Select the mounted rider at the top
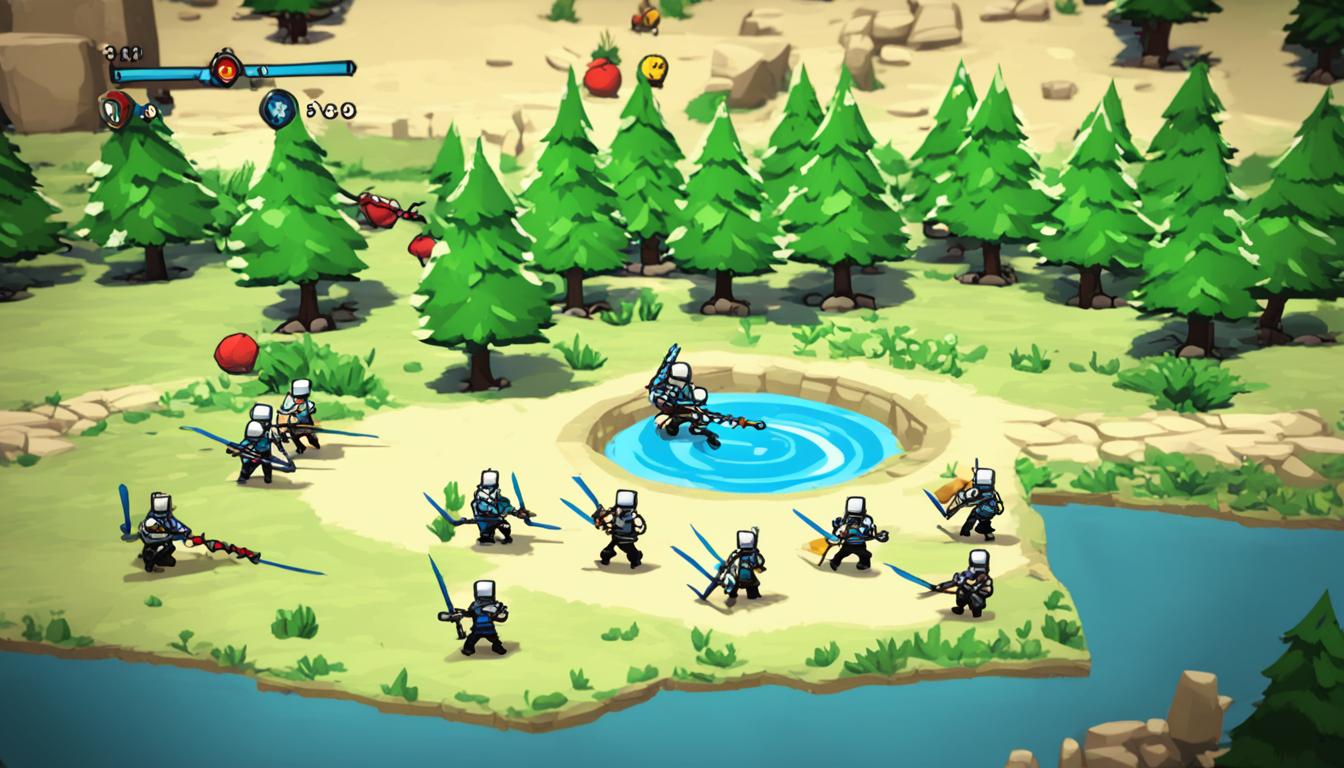Screen dimensions: 1344x768 [x=646, y=17]
